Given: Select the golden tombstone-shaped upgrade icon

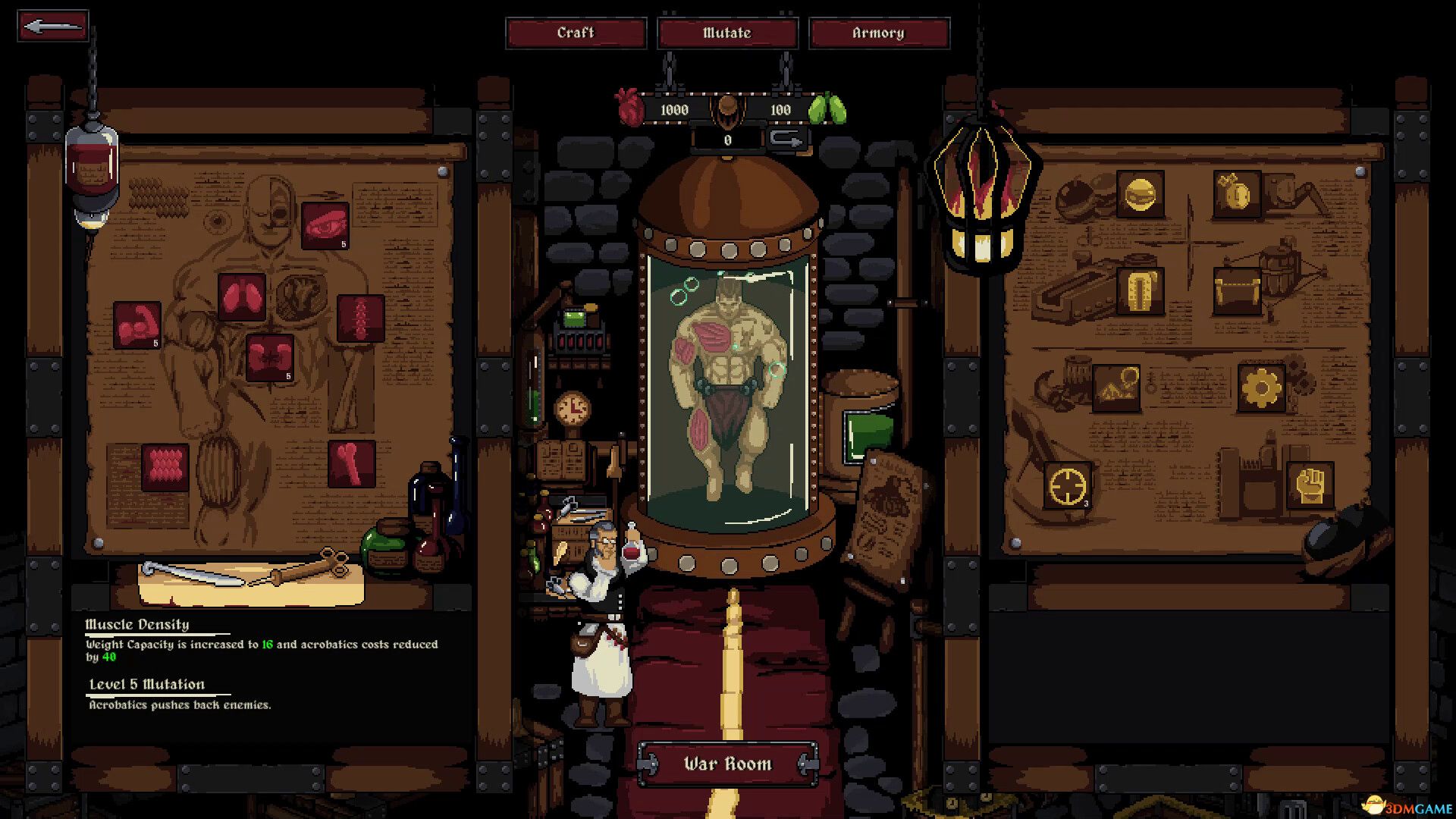Looking at the screenshot, I should click(1140, 290).
